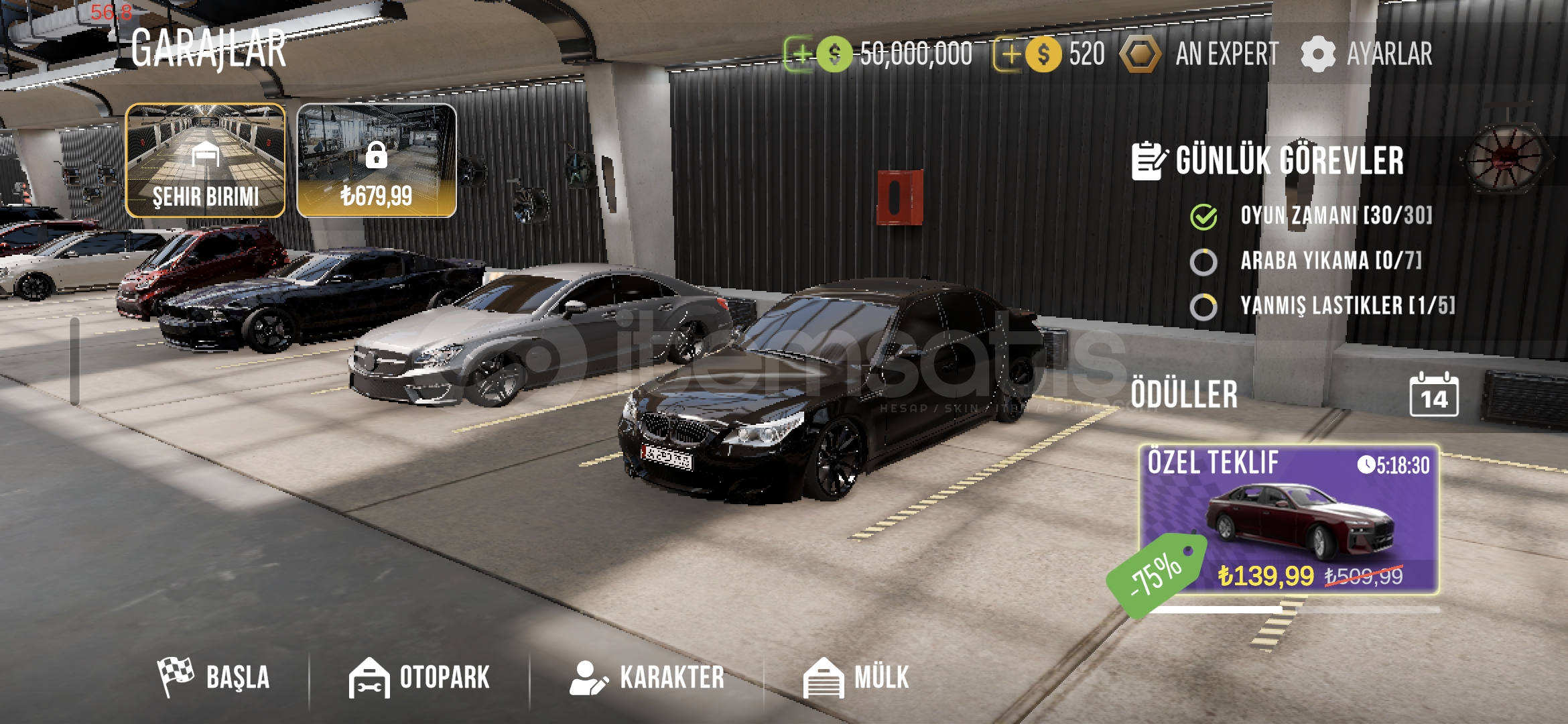Add more green cash with plus button
The width and height of the screenshot is (1568, 724).
[x=800, y=54]
